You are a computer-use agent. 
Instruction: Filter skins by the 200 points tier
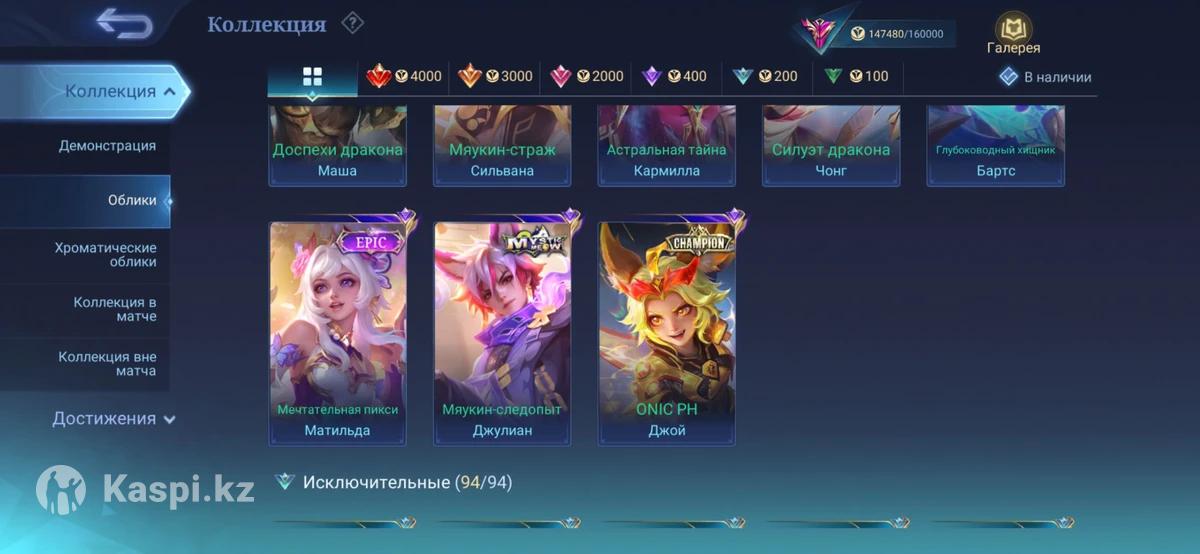765,76
